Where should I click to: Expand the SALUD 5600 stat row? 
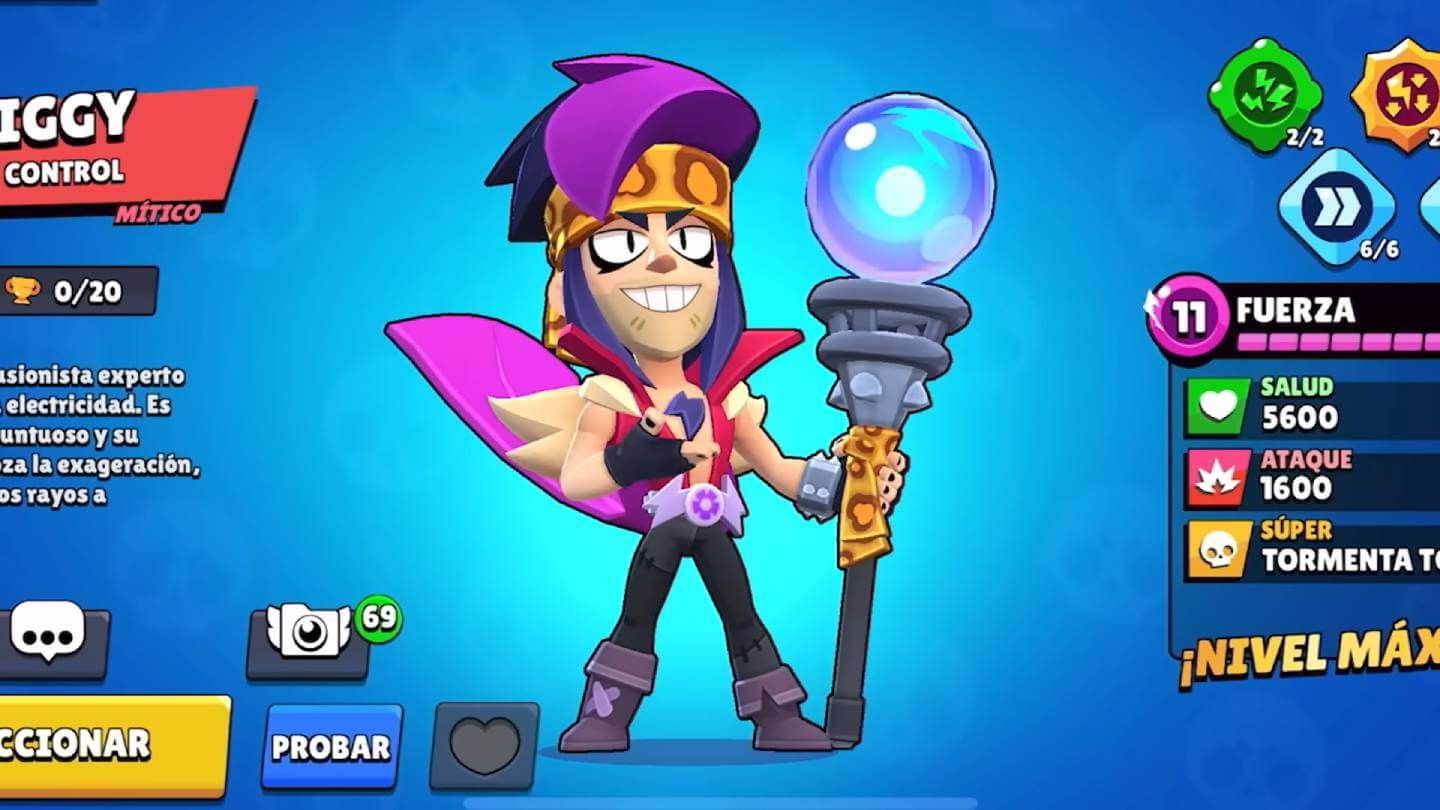coord(1320,404)
